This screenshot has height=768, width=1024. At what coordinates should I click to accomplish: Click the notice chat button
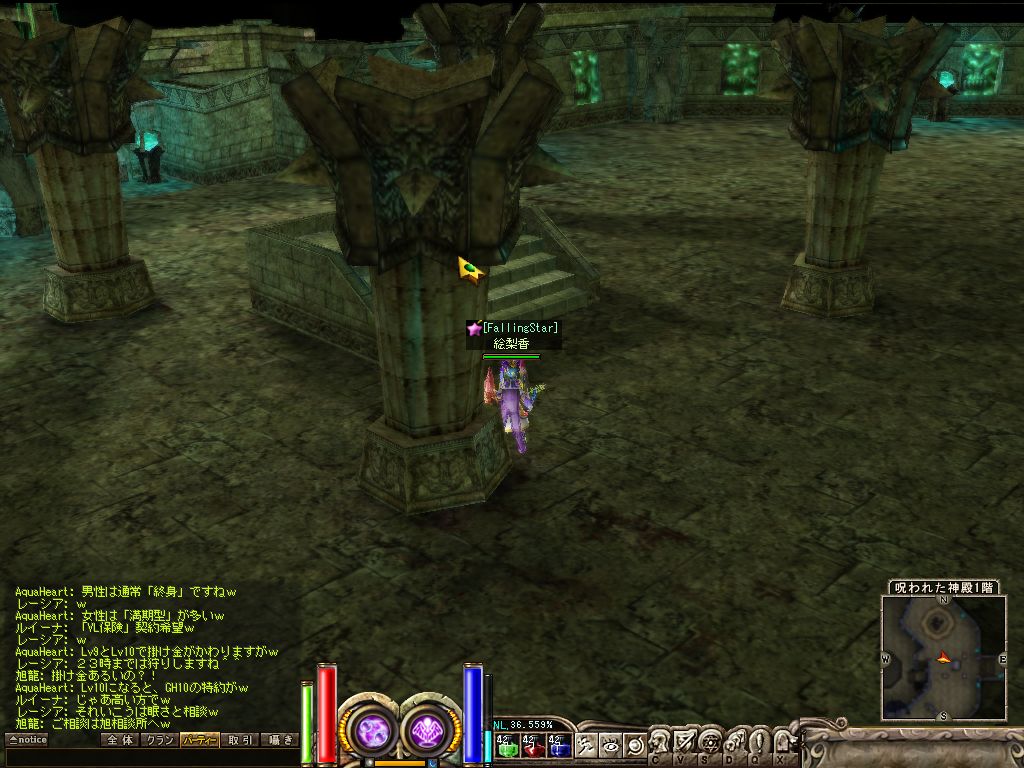tap(27, 740)
